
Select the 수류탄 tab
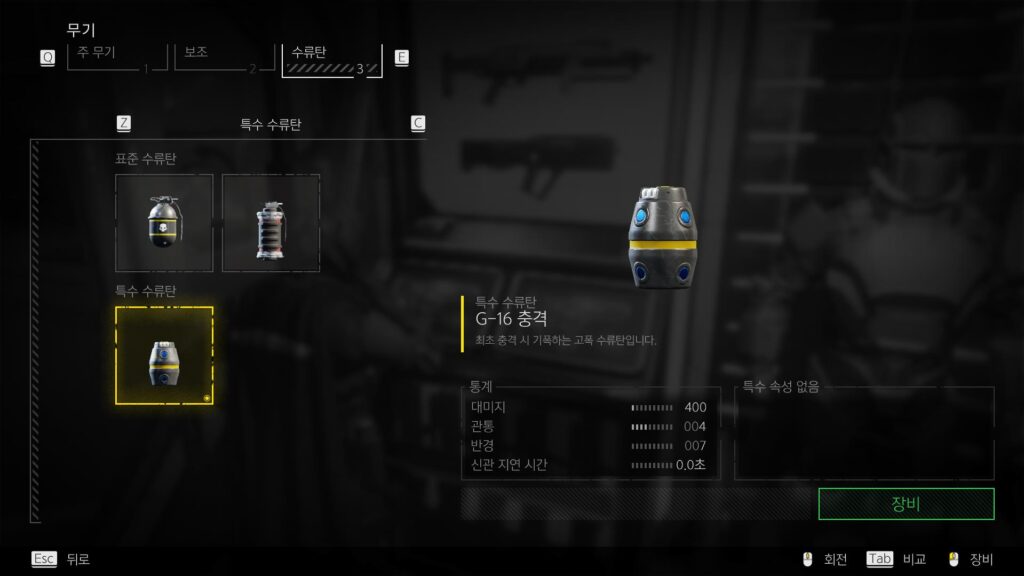click(x=331, y=57)
